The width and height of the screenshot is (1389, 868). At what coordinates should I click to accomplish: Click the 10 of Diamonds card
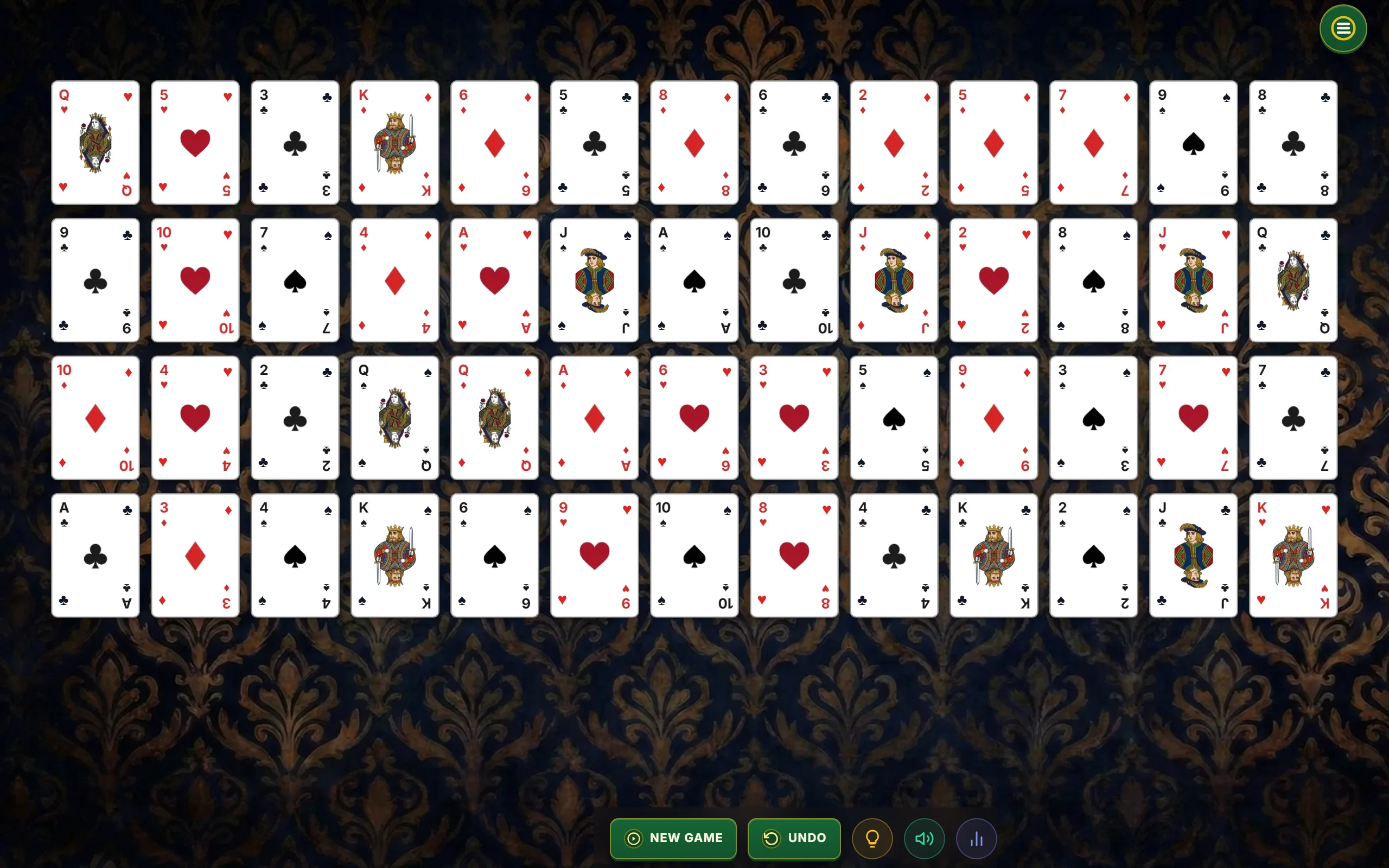[95, 418]
